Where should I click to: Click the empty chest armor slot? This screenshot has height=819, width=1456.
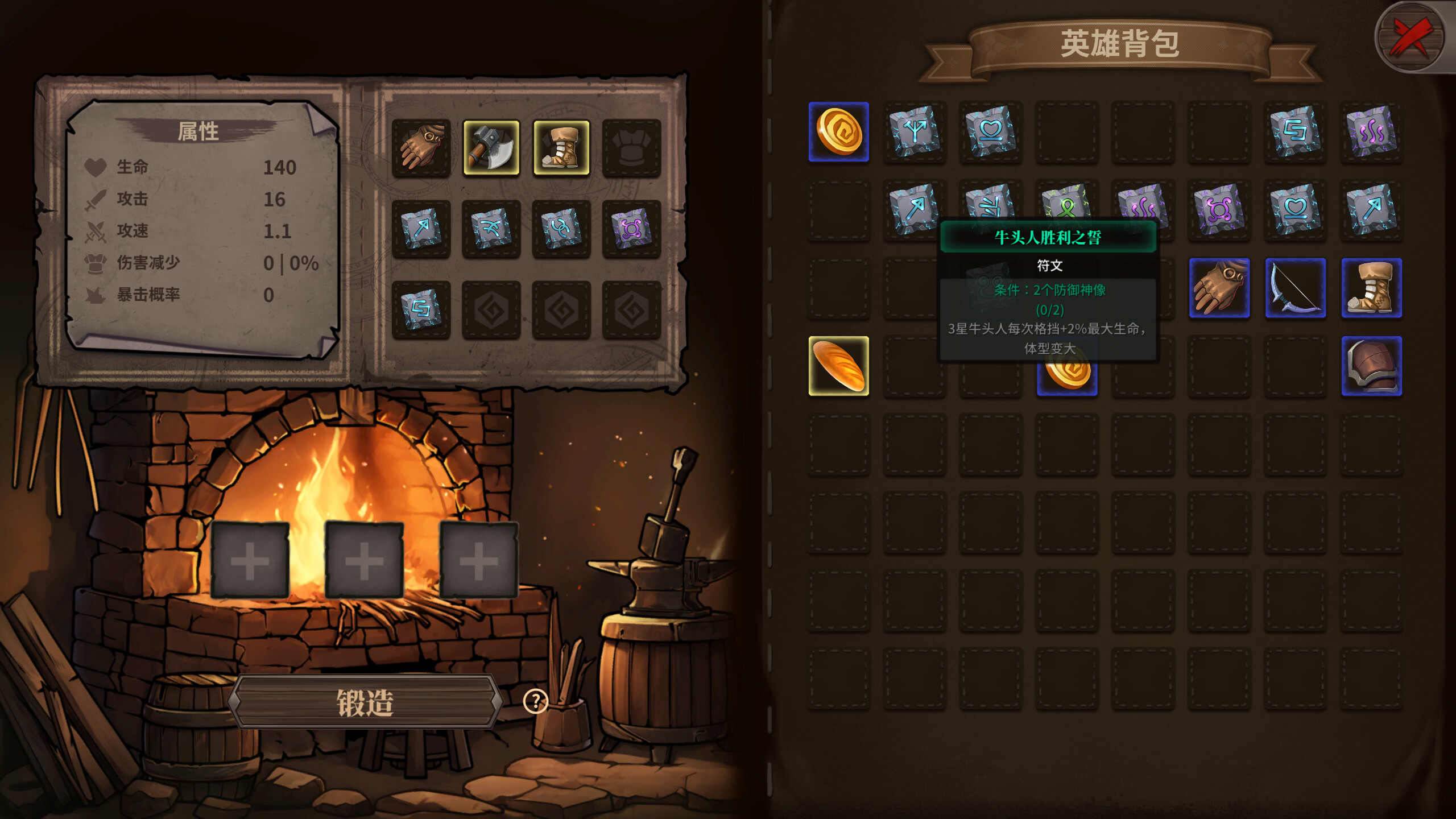tap(630, 148)
